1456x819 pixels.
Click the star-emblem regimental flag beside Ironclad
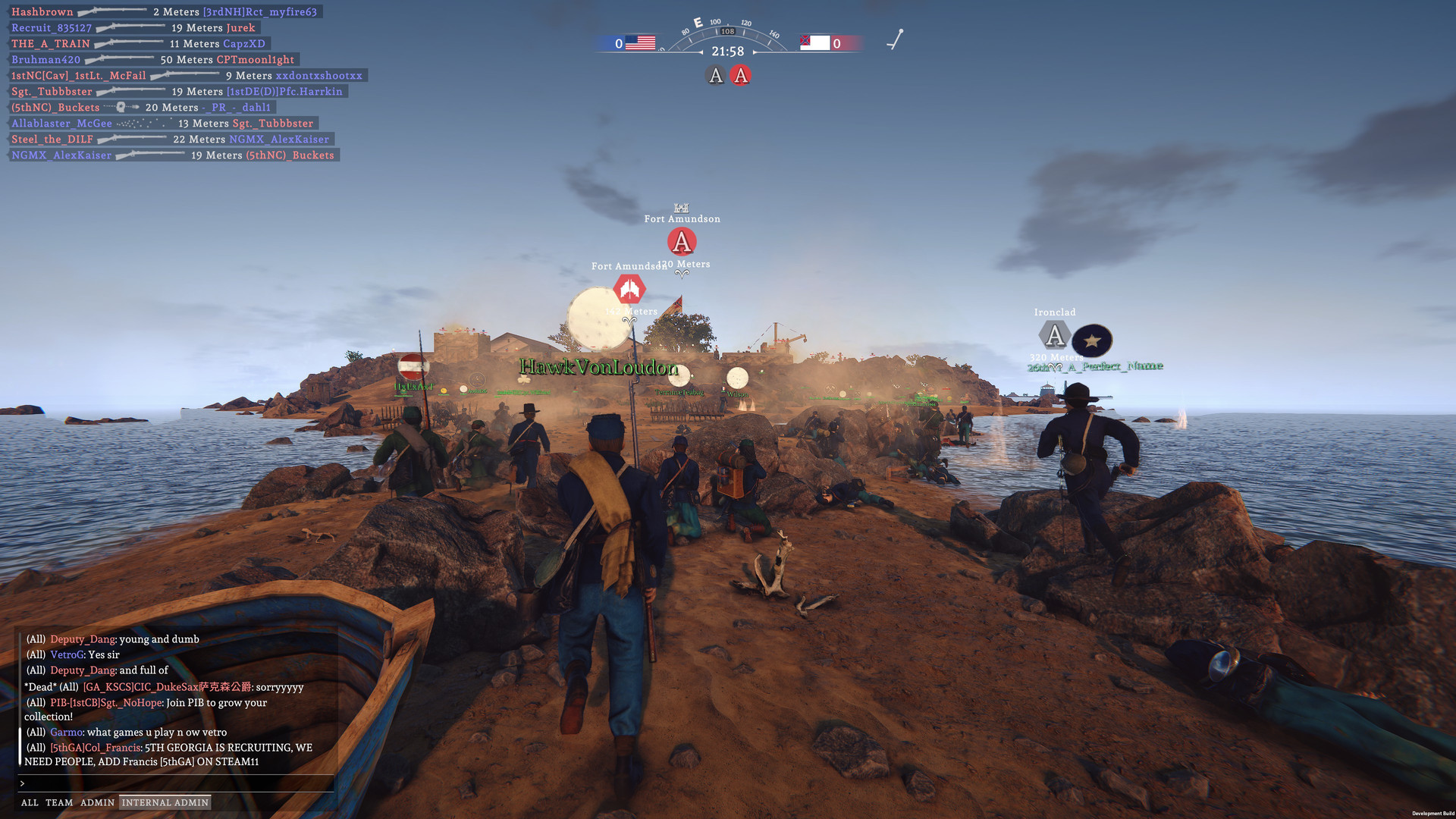click(x=1090, y=340)
